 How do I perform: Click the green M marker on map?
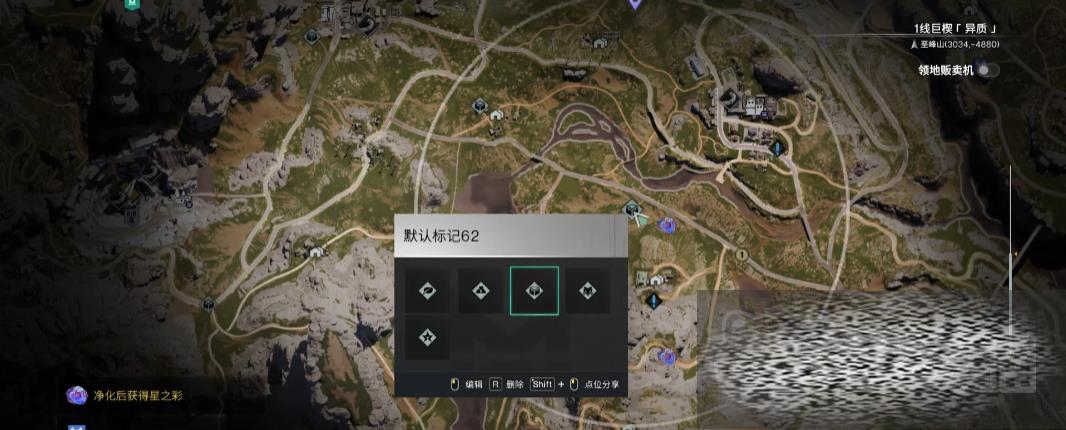point(131,4)
